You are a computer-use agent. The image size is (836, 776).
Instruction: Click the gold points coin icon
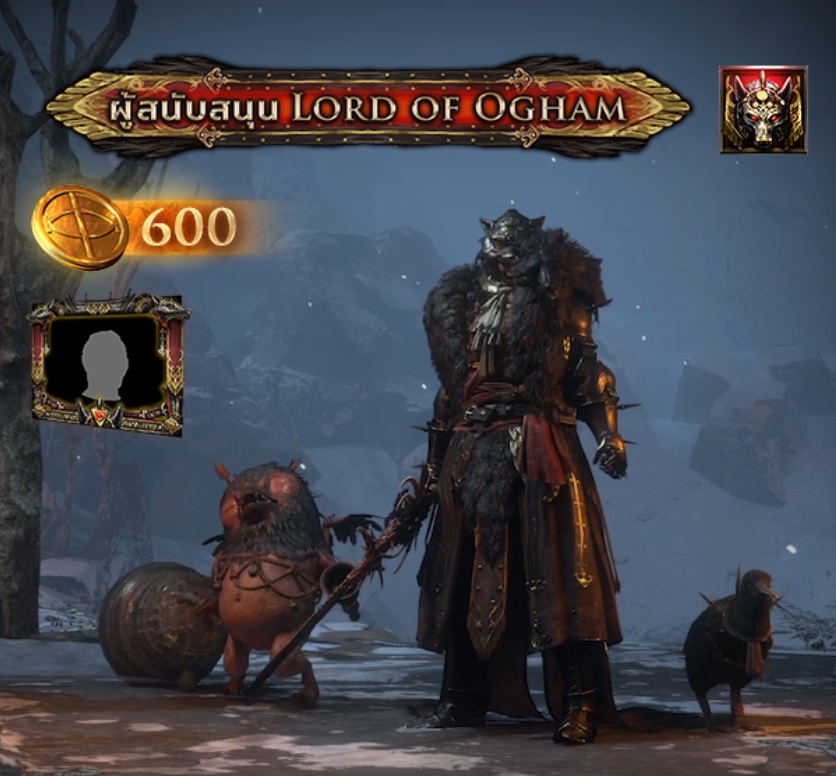coord(80,227)
